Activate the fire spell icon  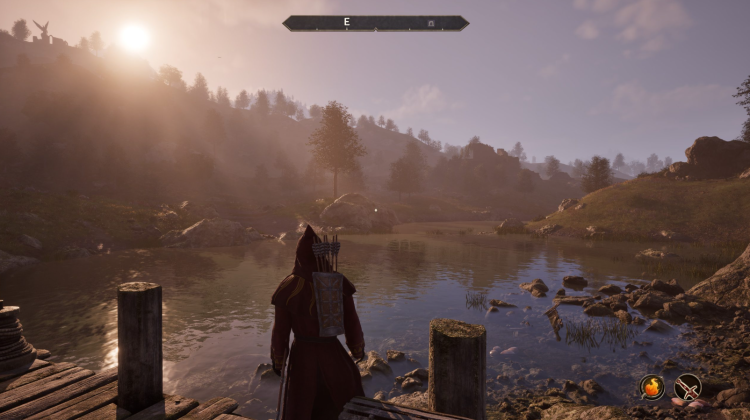652,386
